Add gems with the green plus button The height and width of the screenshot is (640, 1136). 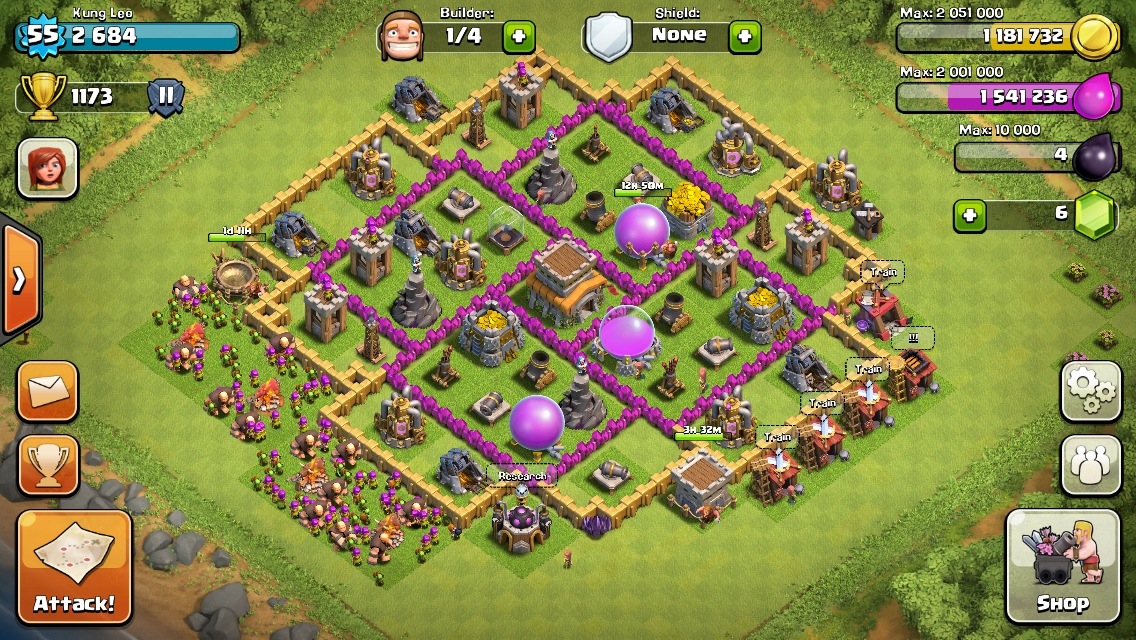tap(969, 215)
